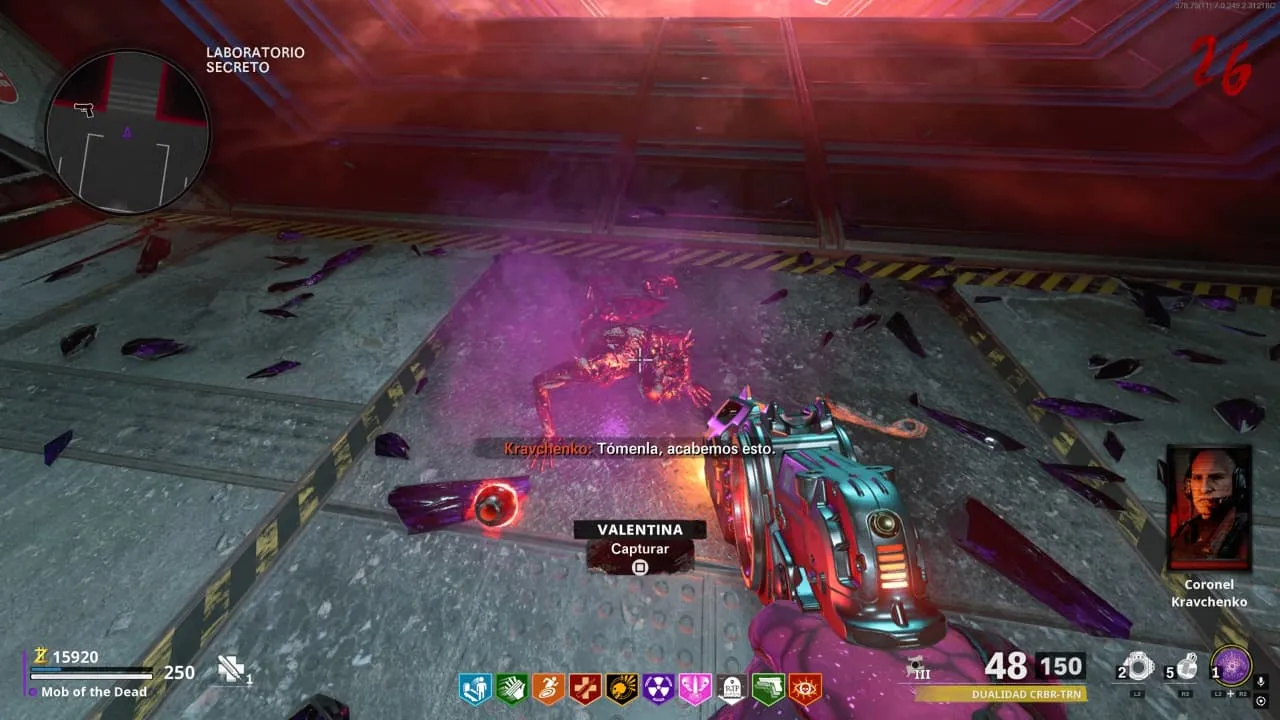This screenshot has height=720, width=1280.
Task: Use the self-revive syringe item
Action: 232,670
